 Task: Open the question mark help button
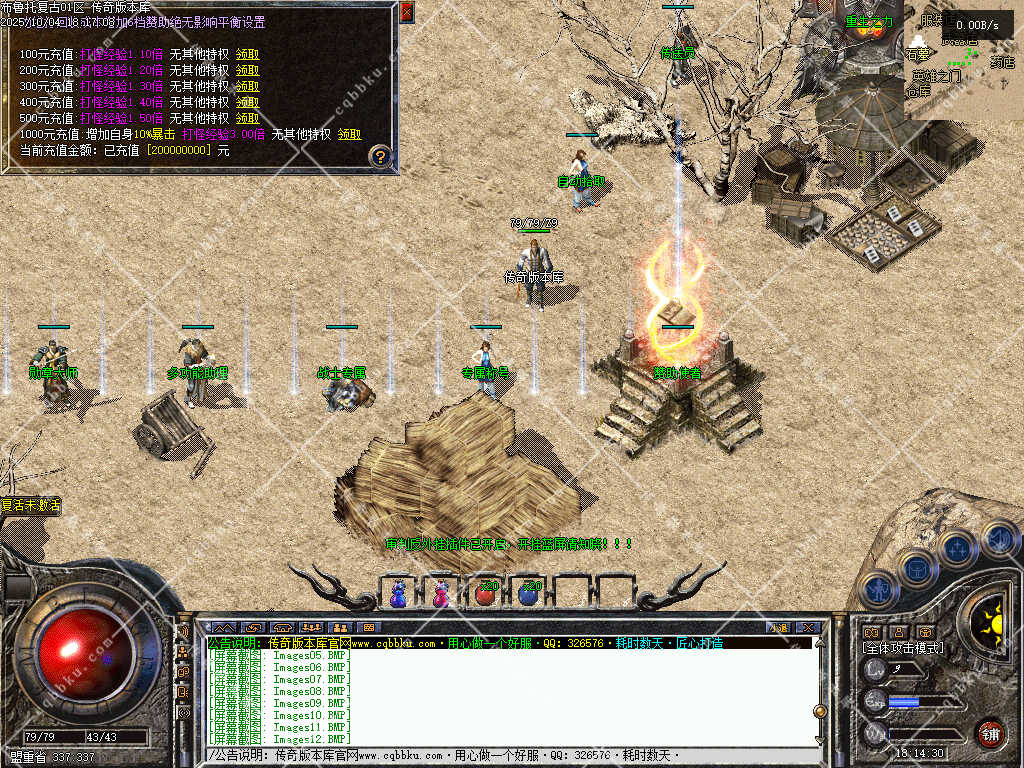coord(380,155)
